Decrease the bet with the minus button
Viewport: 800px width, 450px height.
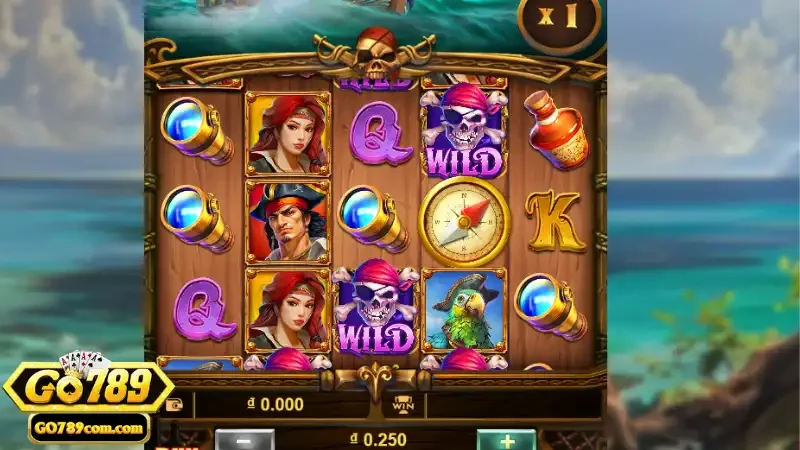tap(244, 440)
